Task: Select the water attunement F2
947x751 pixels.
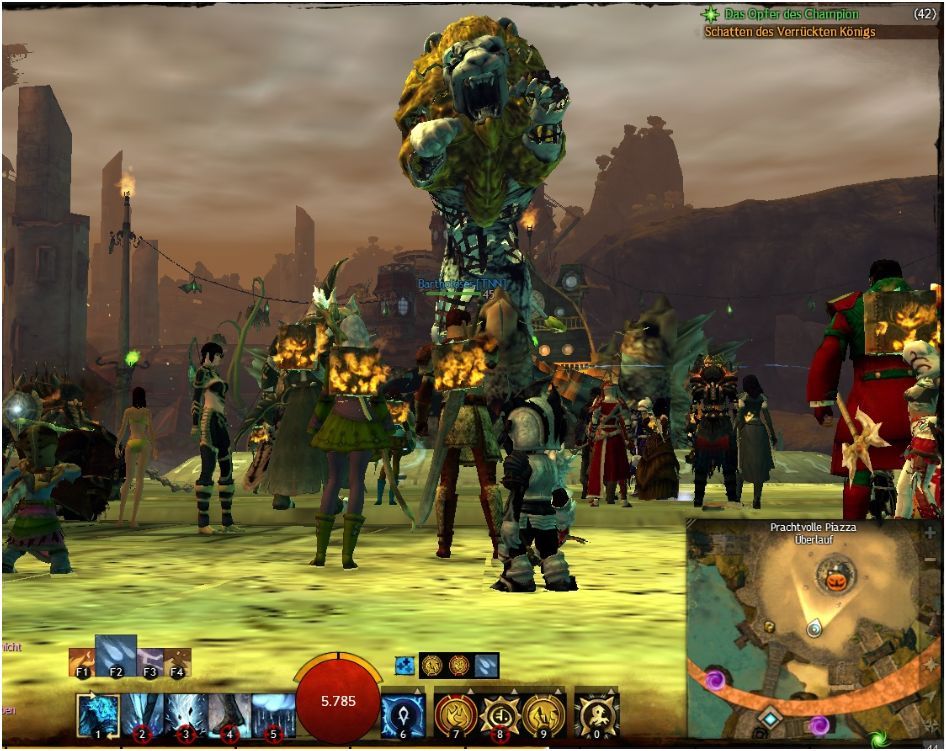Action: pyautogui.click(x=115, y=655)
